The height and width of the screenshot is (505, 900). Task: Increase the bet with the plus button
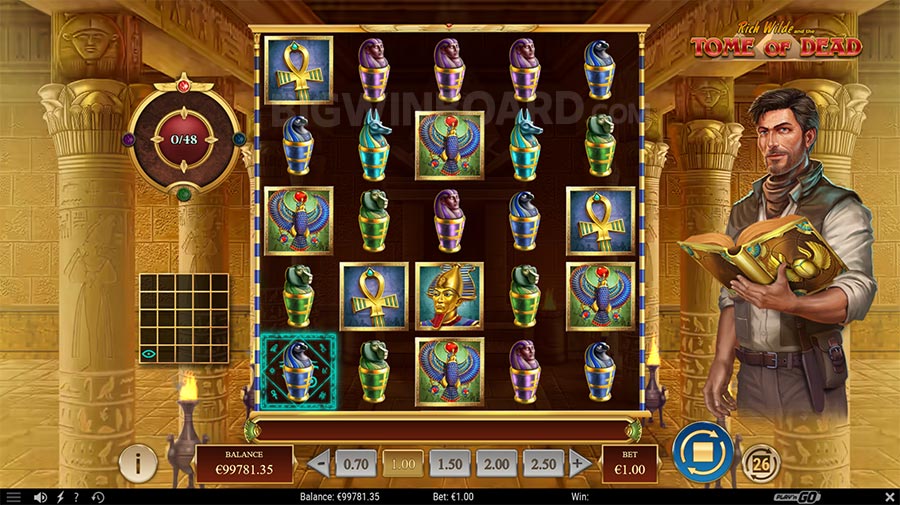pyautogui.click(x=578, y=463)
